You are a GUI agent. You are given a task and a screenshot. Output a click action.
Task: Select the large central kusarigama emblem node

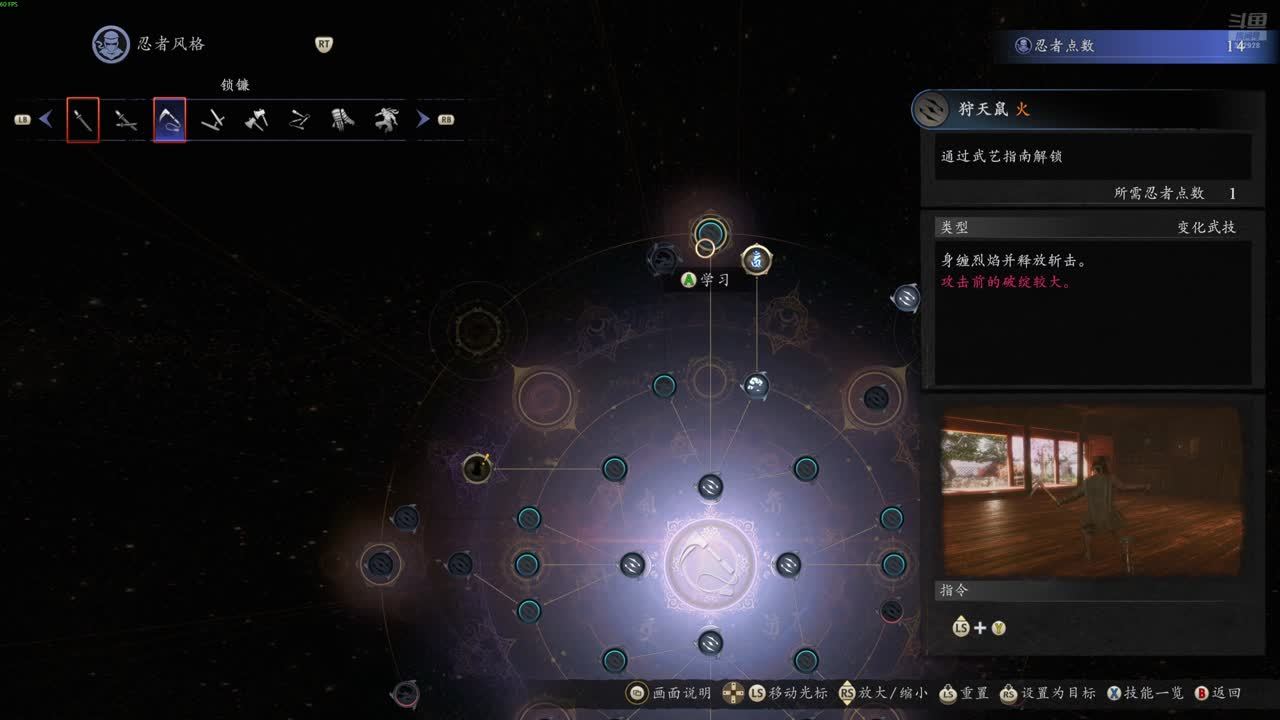point(710,564)
